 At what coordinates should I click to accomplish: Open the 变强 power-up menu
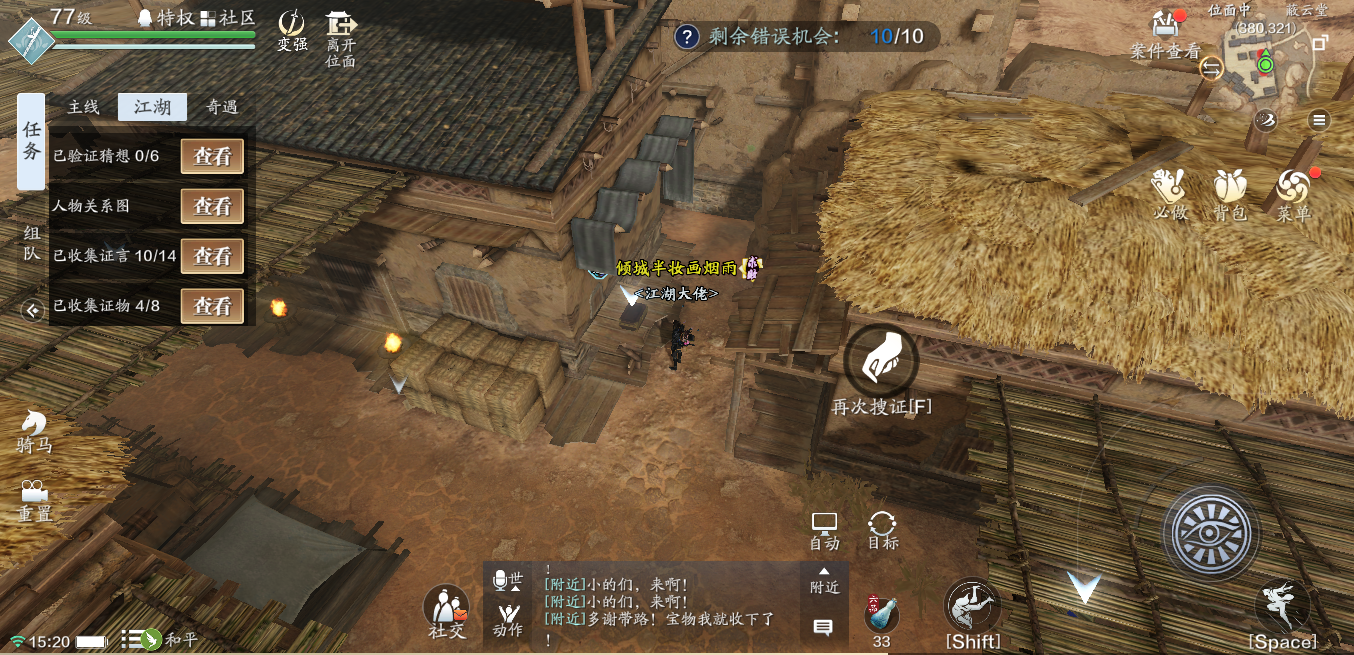(x=292, y=29)
